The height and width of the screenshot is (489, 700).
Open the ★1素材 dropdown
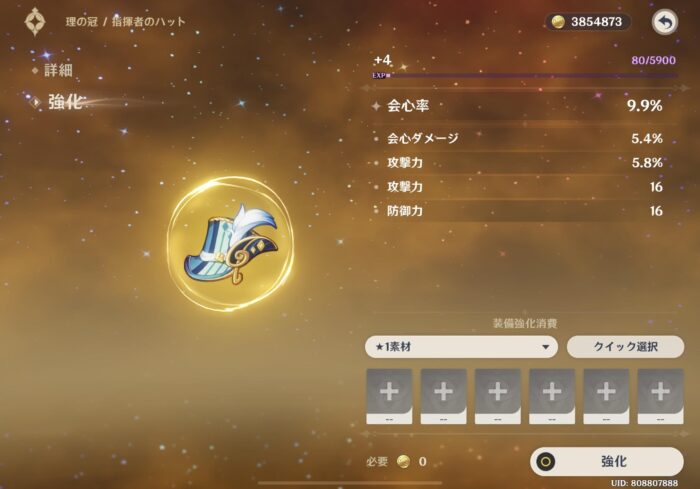pos(461,347)
